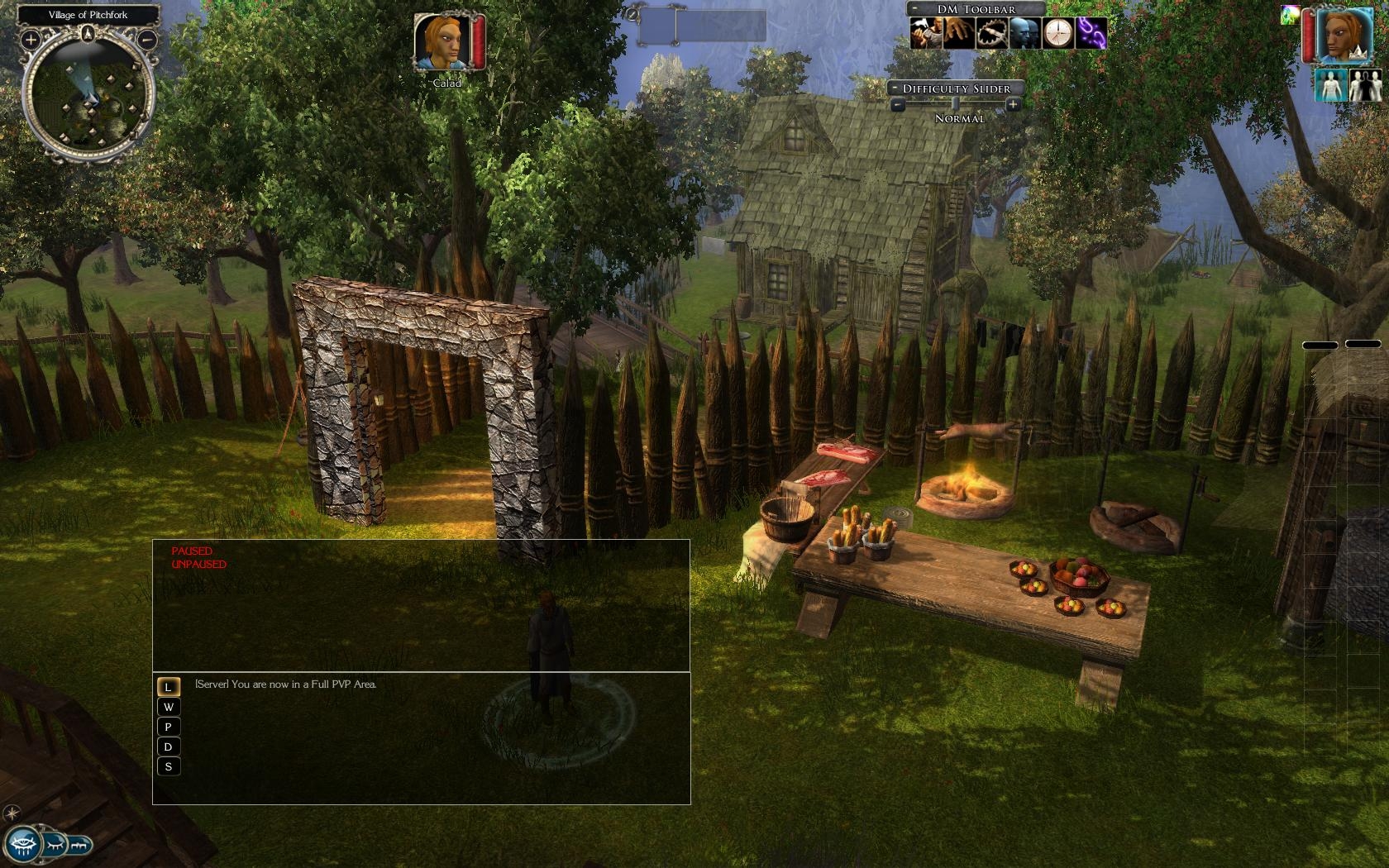Open the main eye emblem menu
This screenshot has height=868, width=1389.
tap(21, 844)
